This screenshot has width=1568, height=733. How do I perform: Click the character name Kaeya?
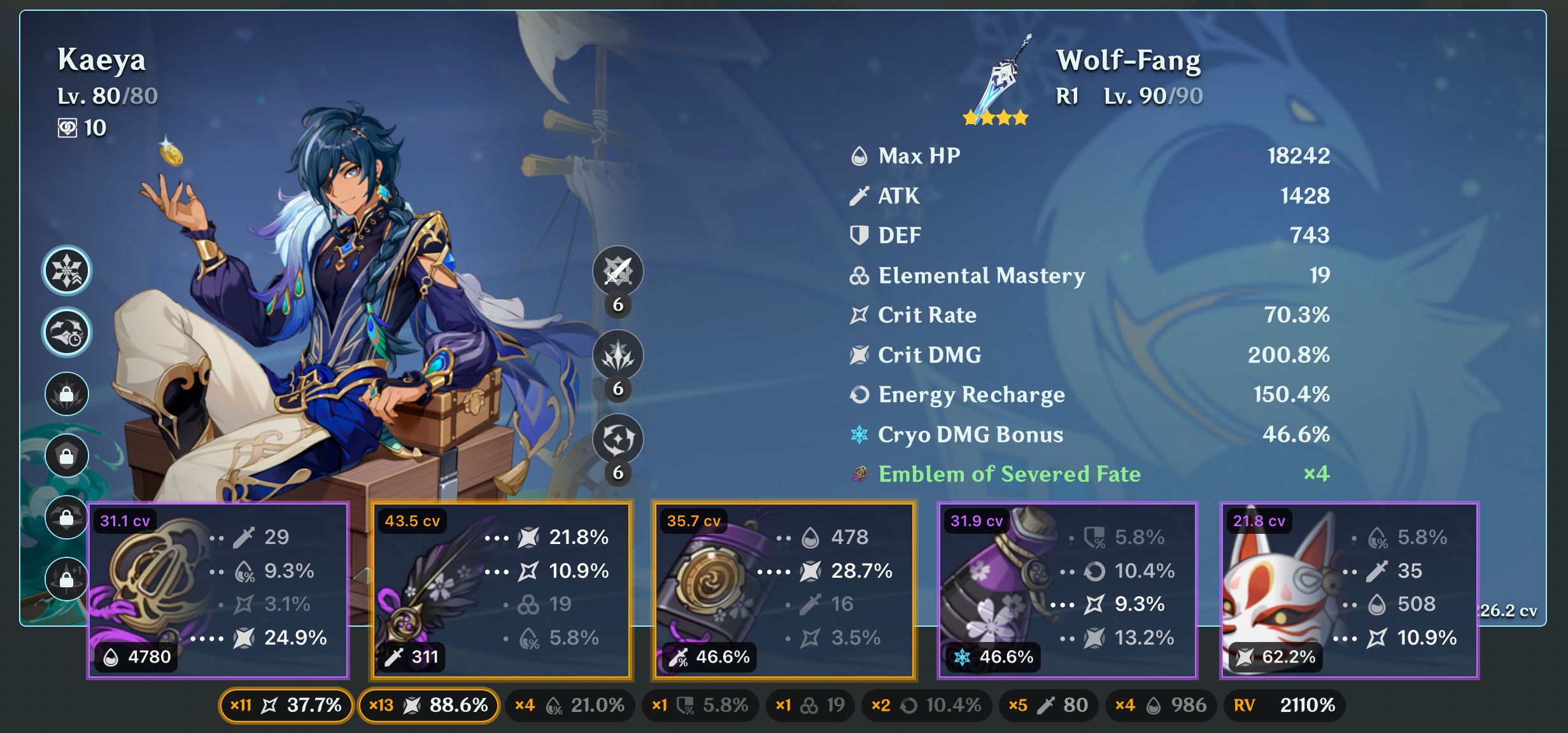pos(102,60)
